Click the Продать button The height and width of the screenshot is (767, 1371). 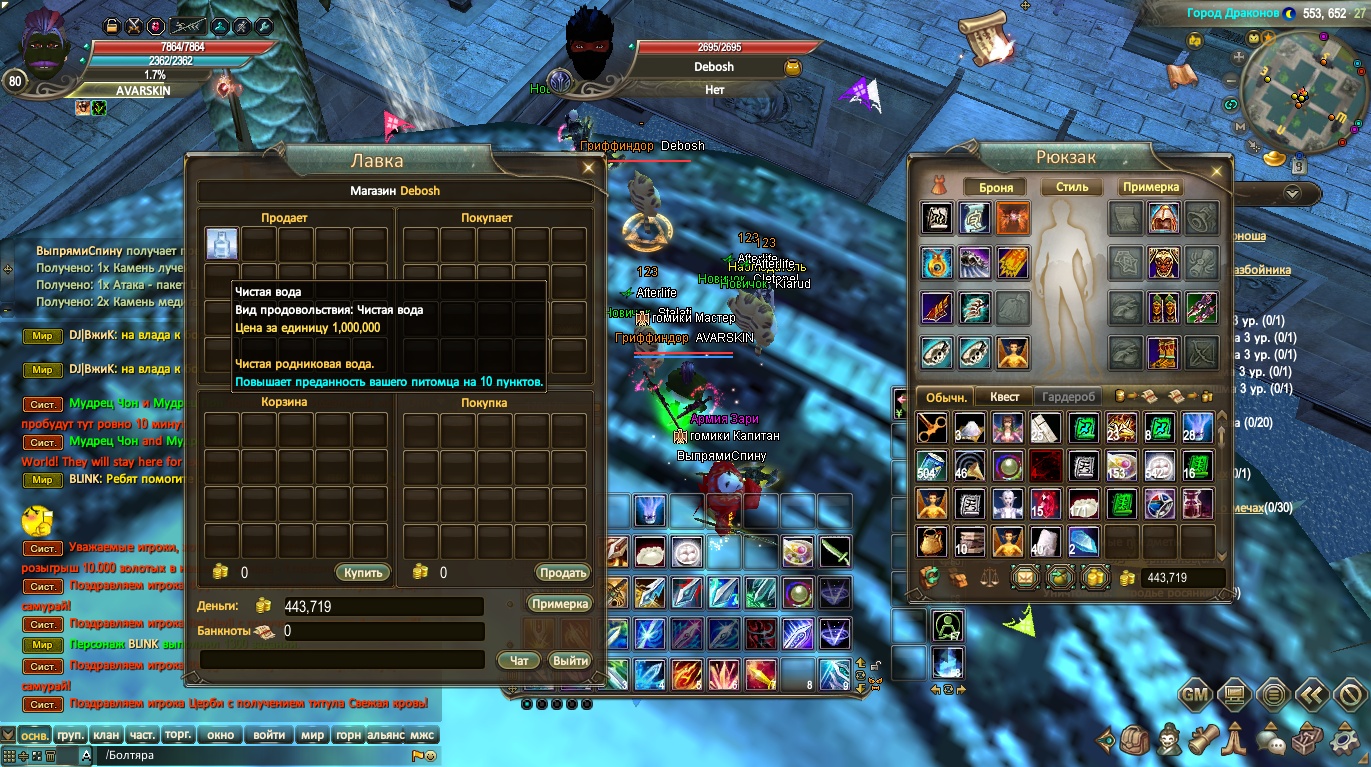pos(562,573)
